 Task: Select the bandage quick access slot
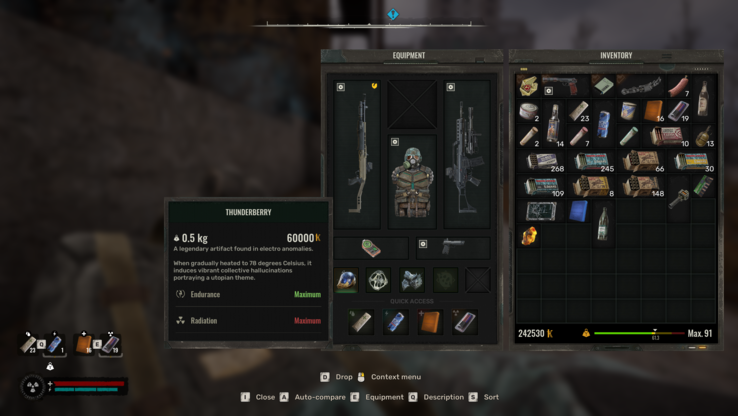tap(361, 322)
